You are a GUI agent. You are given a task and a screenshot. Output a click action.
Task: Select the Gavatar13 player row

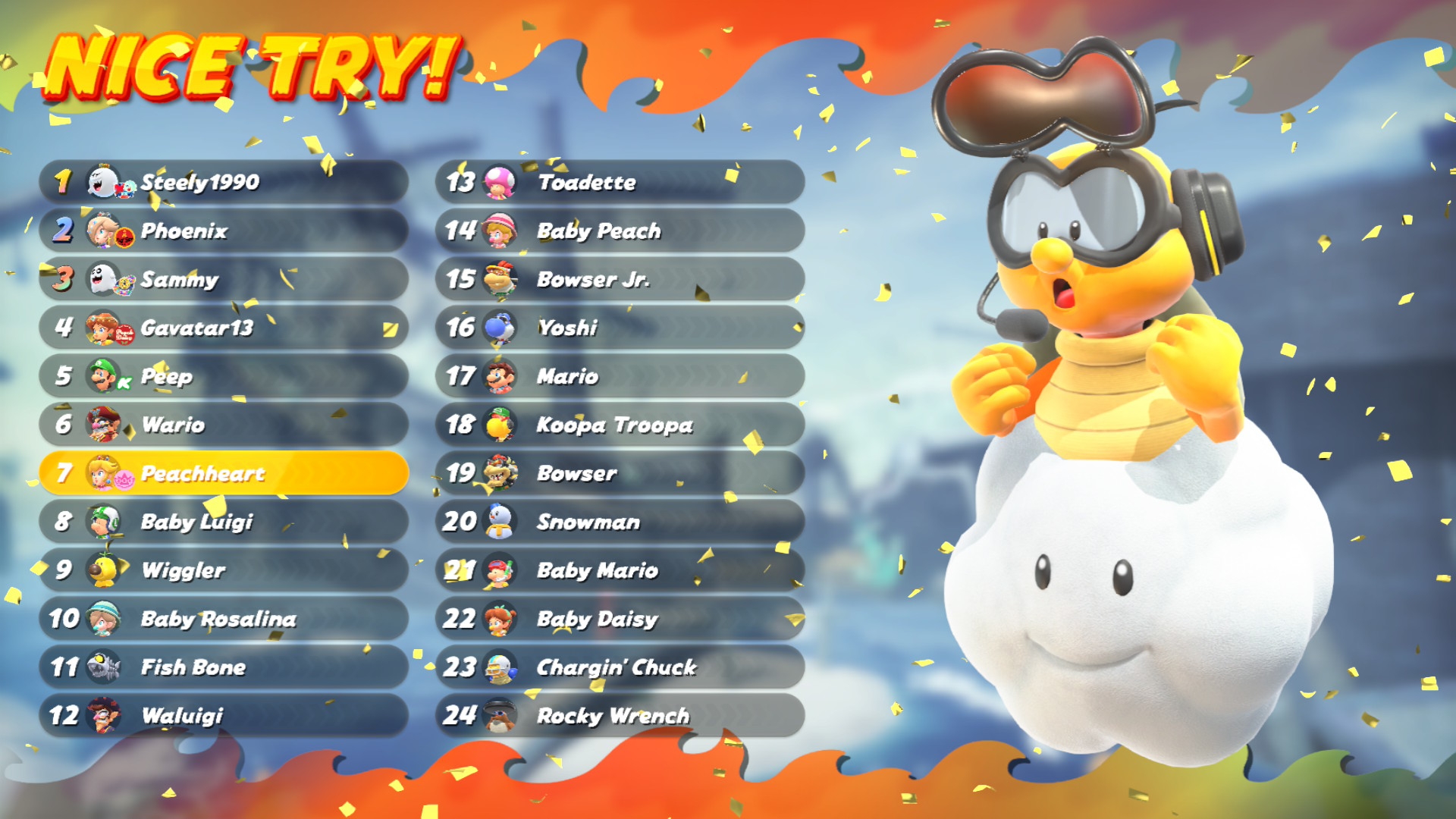(x=224, y=328)
